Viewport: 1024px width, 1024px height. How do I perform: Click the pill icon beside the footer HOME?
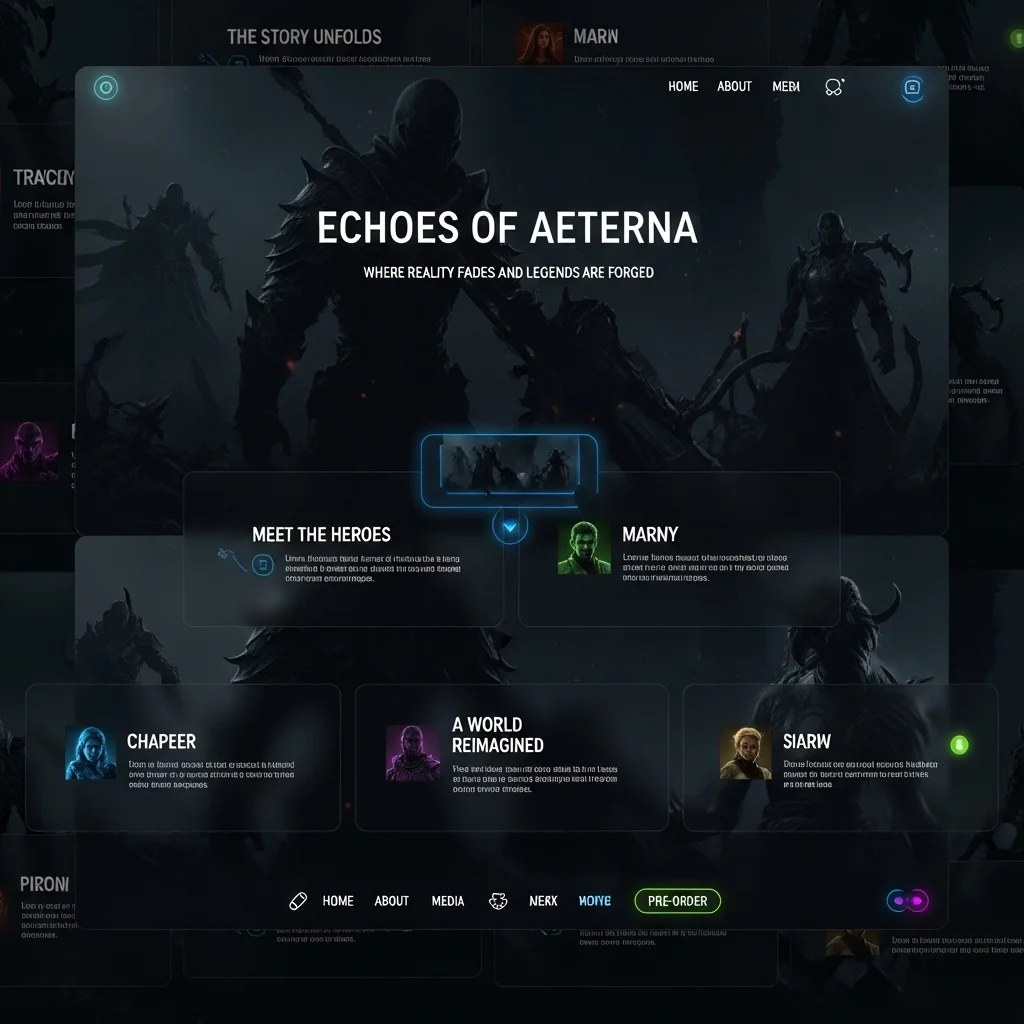point(298,901)
